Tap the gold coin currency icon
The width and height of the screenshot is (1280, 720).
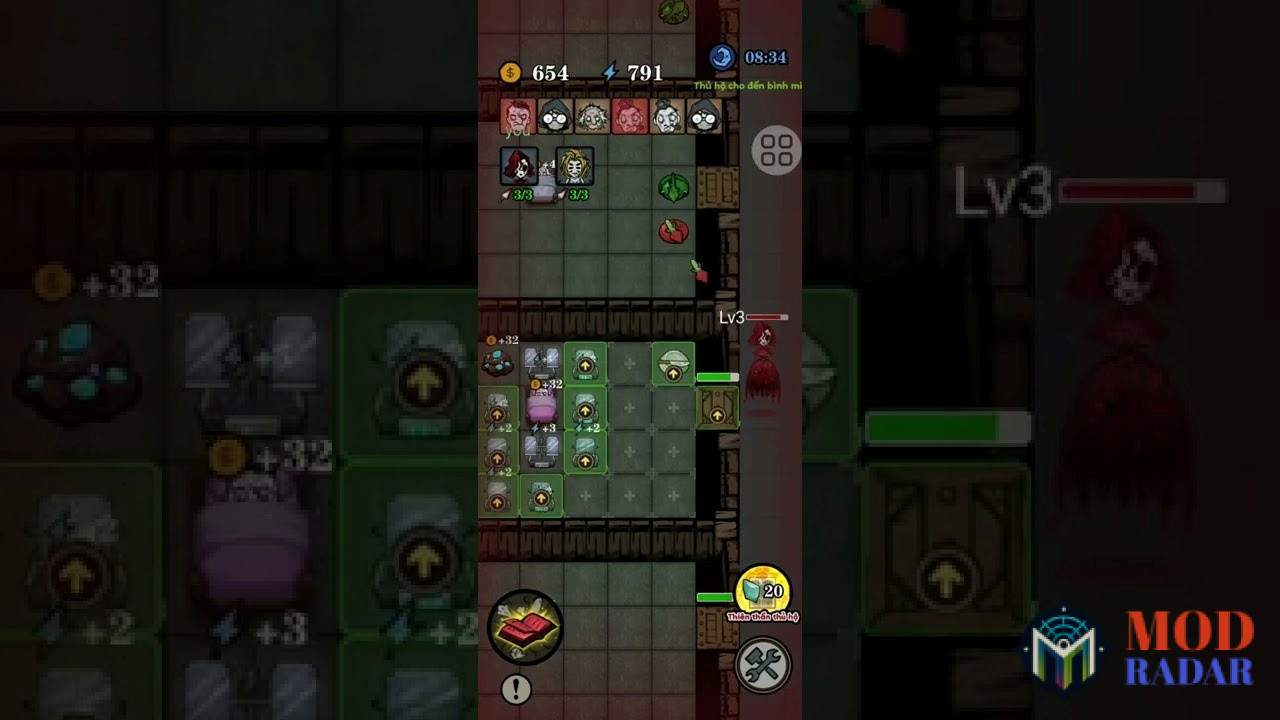[513, 72]
